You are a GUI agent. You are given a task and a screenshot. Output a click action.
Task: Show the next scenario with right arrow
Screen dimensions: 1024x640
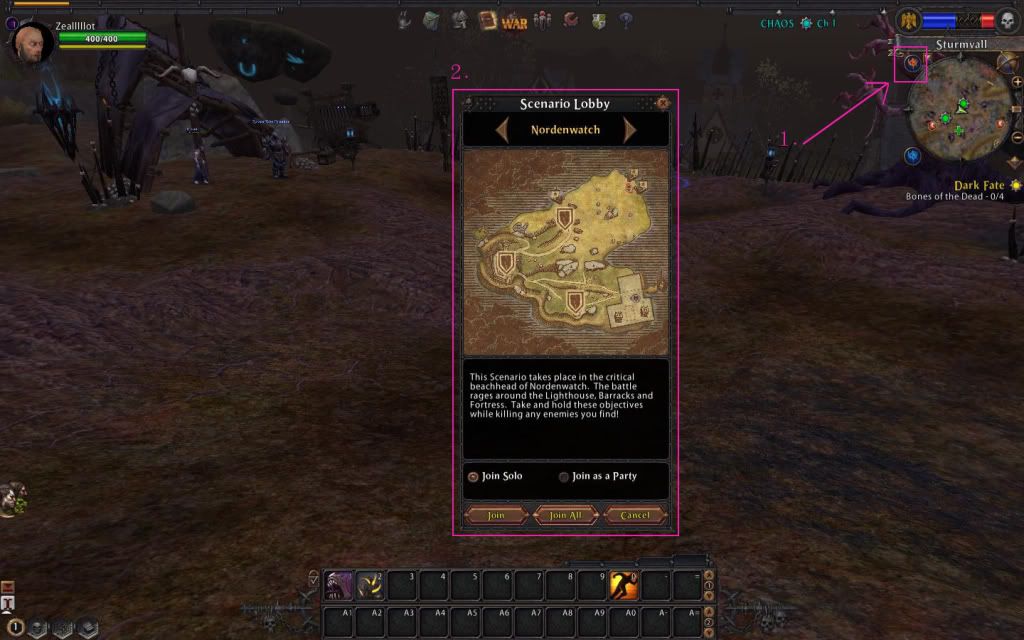coord(630,130)
